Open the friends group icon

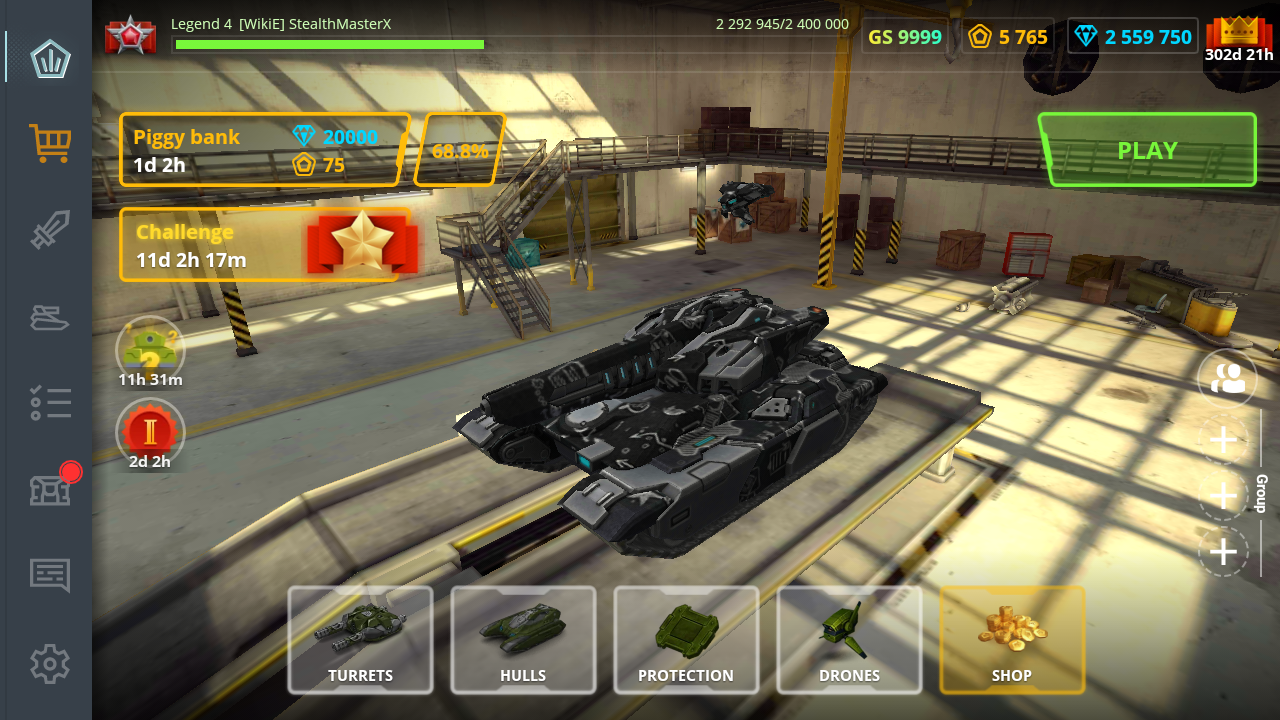(1226, 379)
